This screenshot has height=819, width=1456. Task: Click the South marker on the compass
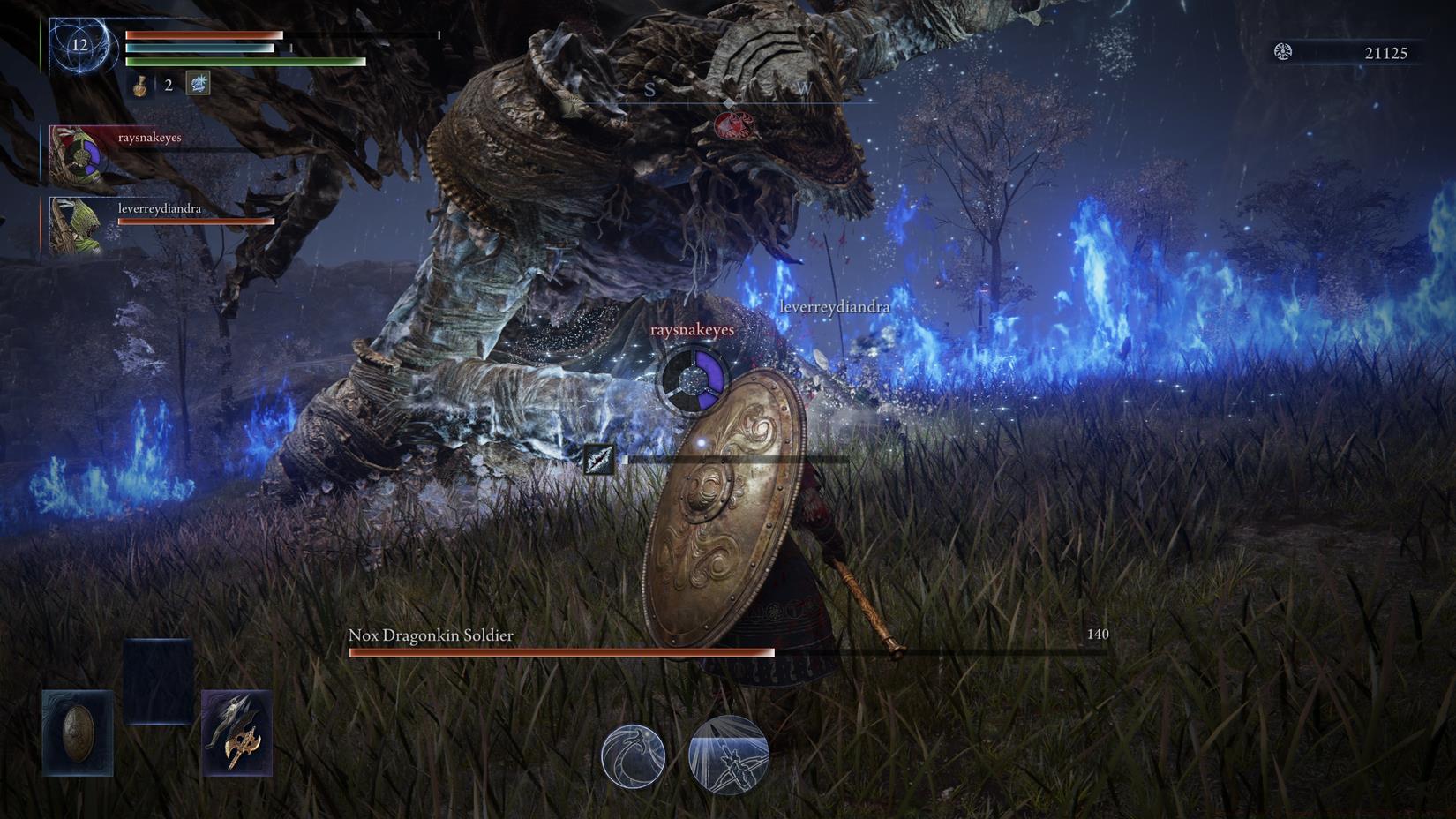[650, 90]
